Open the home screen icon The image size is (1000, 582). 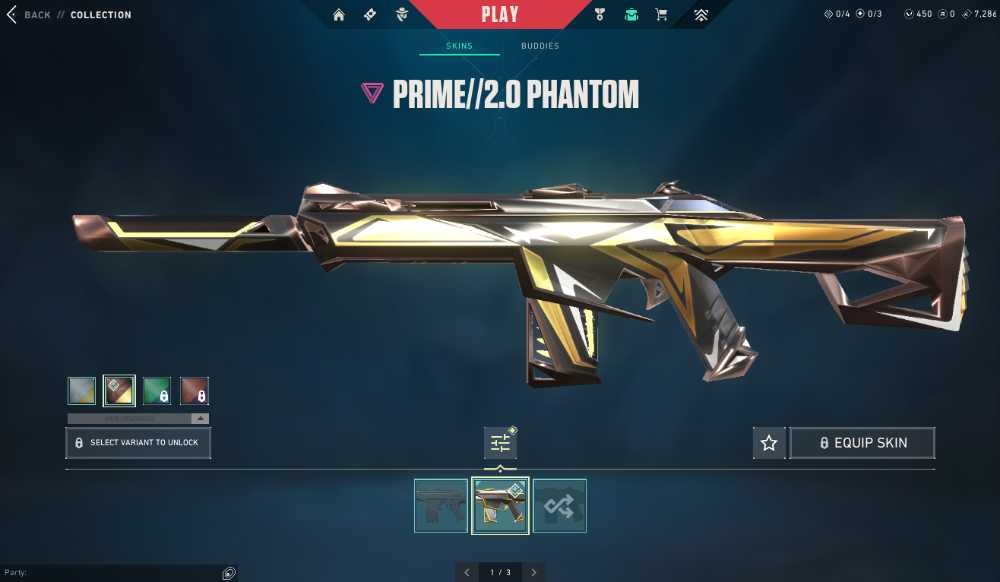[x=339, y=15]
